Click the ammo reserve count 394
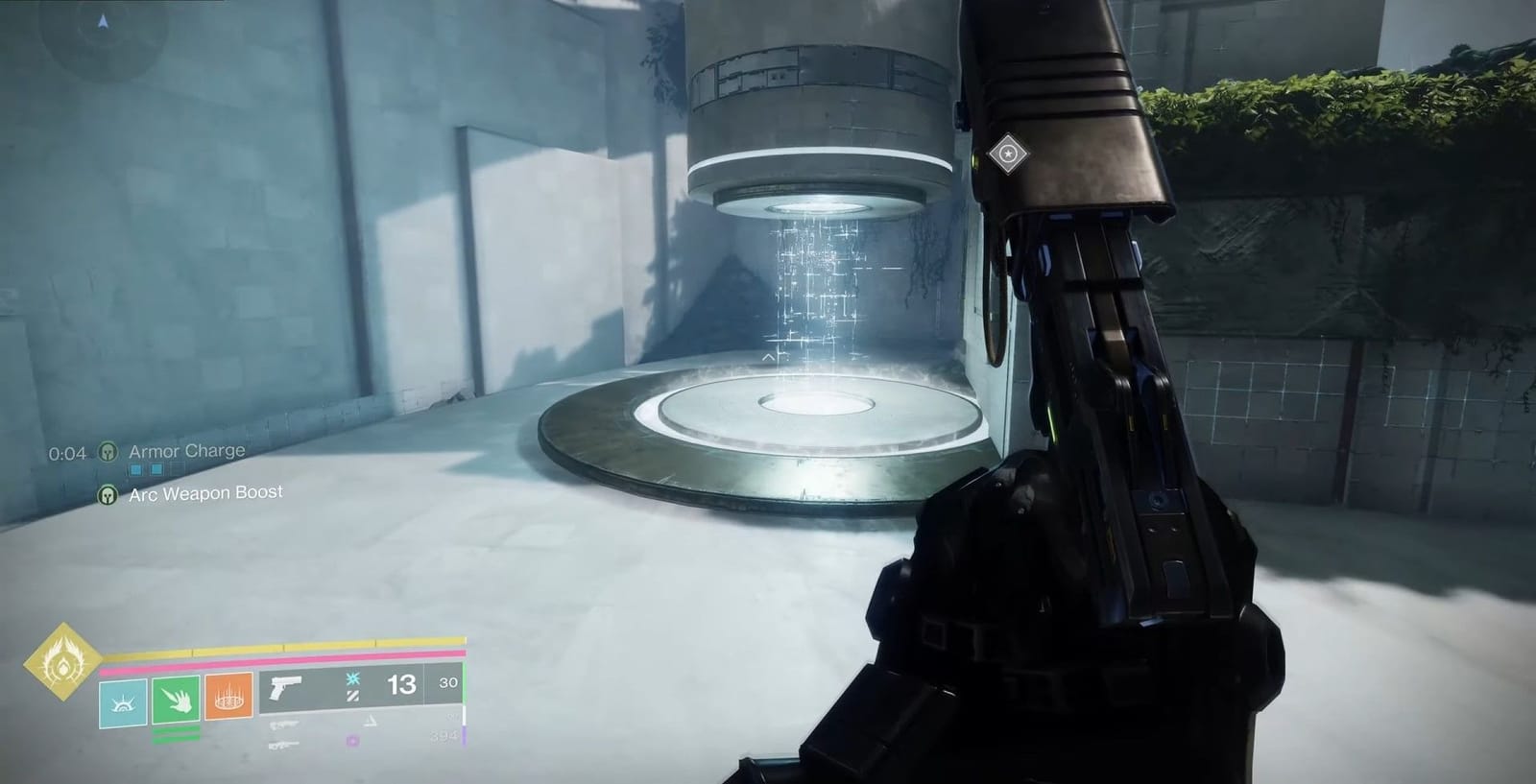This screenshot has height=784, width=1536. (443, 735)
